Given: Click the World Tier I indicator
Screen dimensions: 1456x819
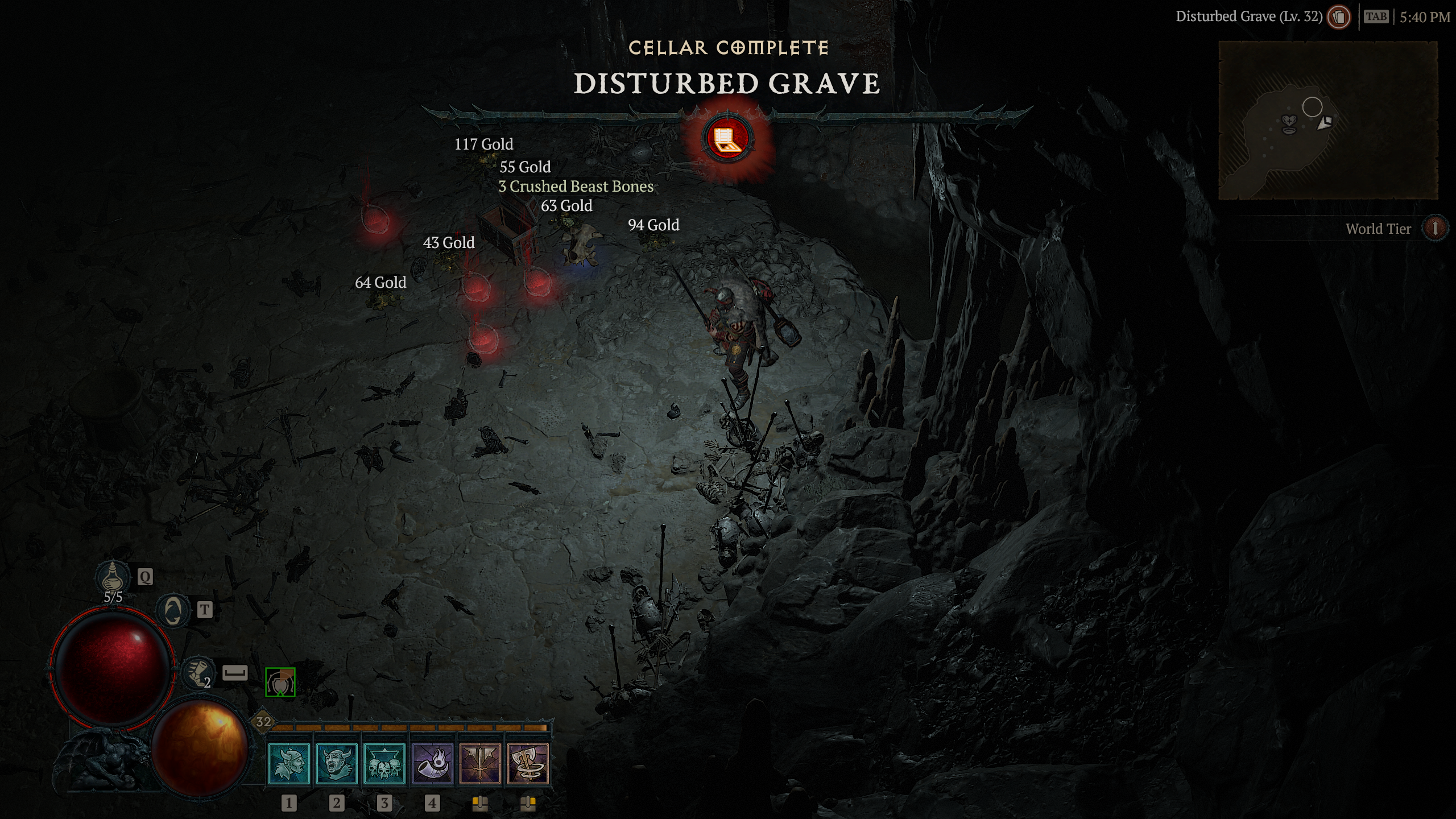Looking at the screenshot, I should (x=1437, y=229).
